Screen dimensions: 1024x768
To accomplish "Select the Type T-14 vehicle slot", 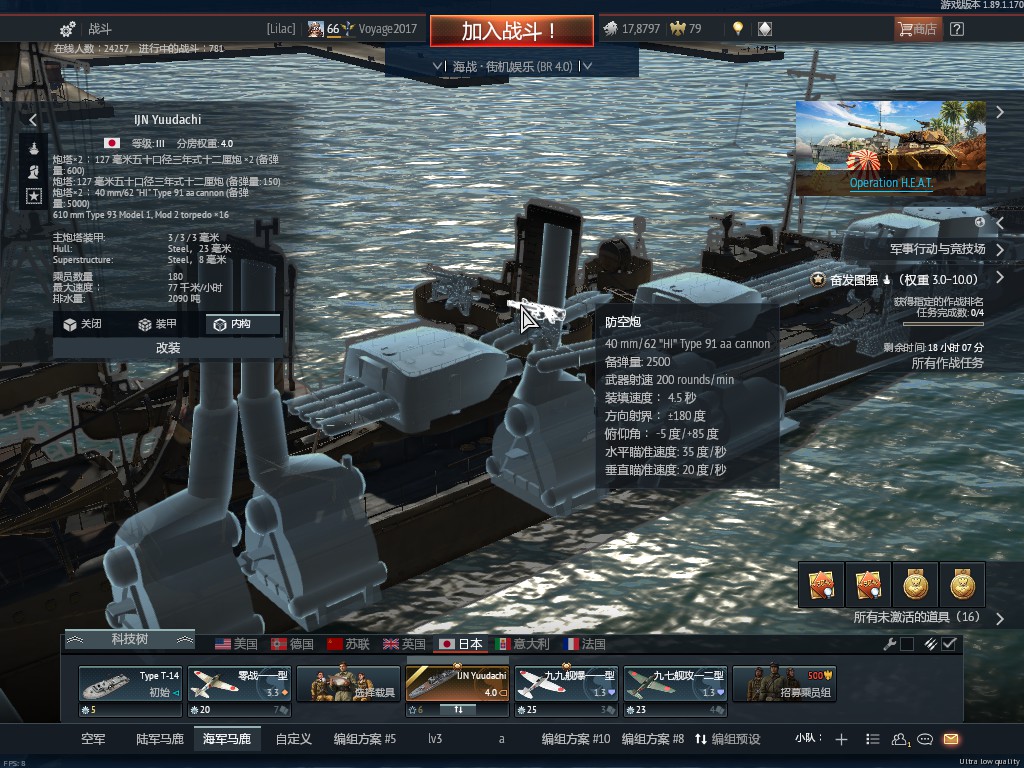I will 131,685.
